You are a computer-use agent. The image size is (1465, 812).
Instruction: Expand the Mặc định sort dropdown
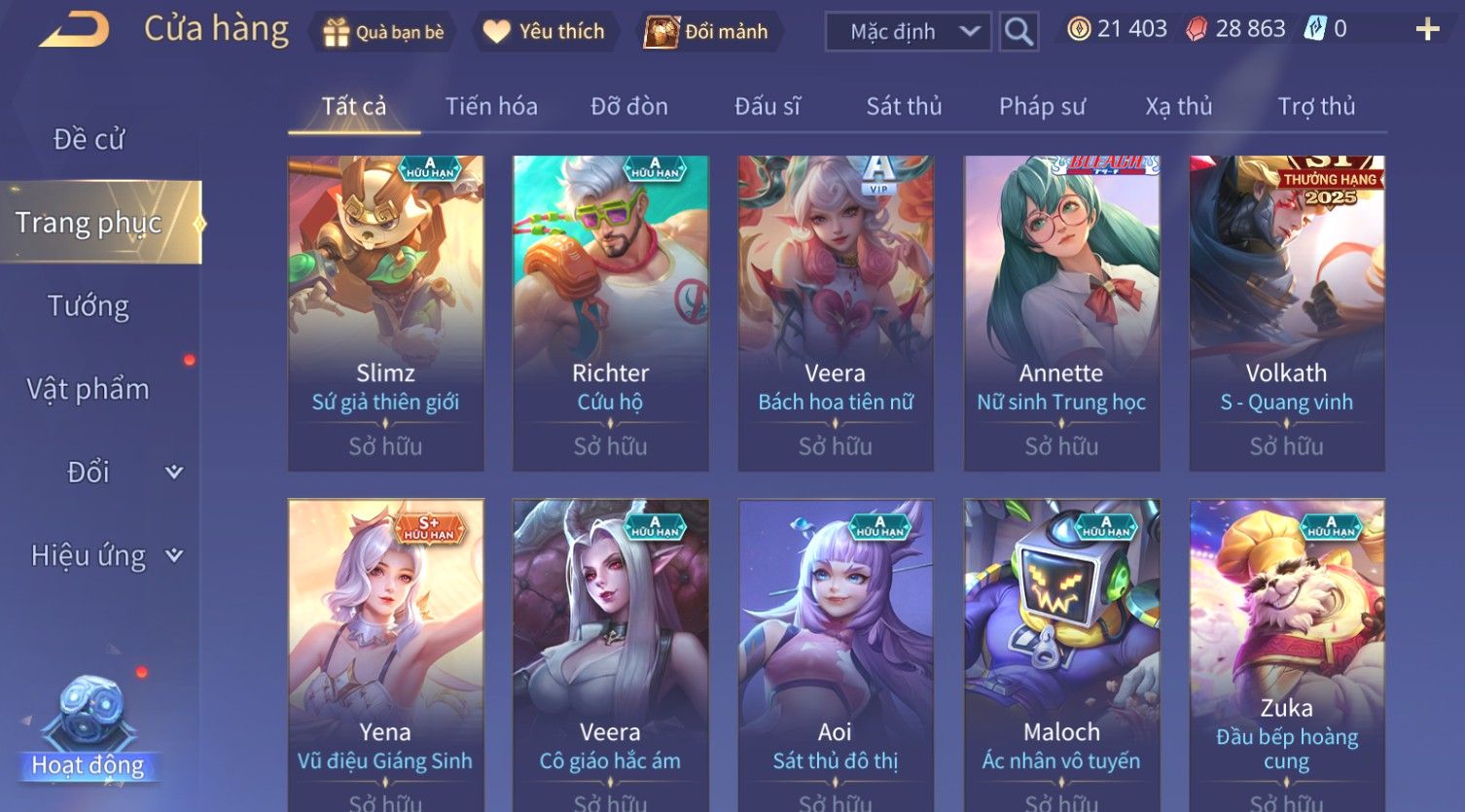[908, 32]
